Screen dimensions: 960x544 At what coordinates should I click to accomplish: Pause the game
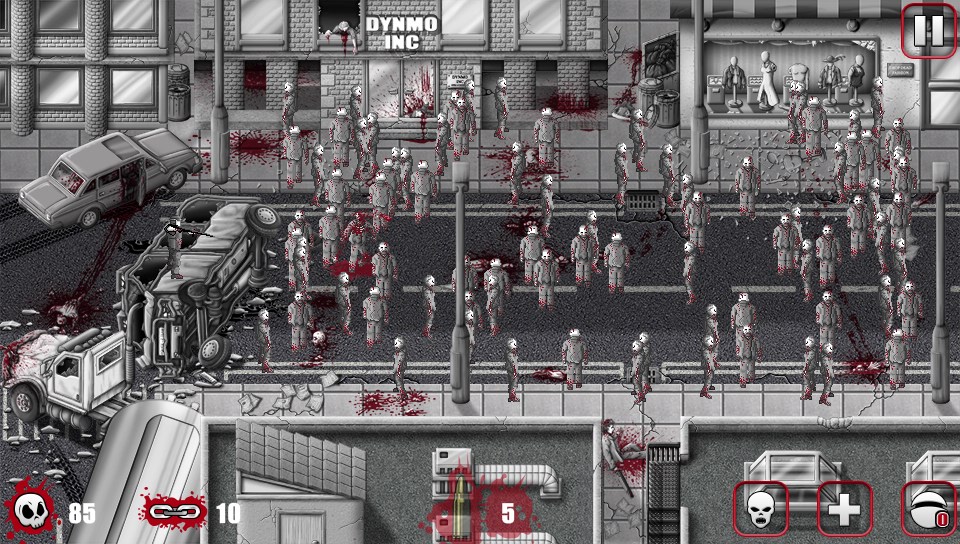[x=929, y=31]
